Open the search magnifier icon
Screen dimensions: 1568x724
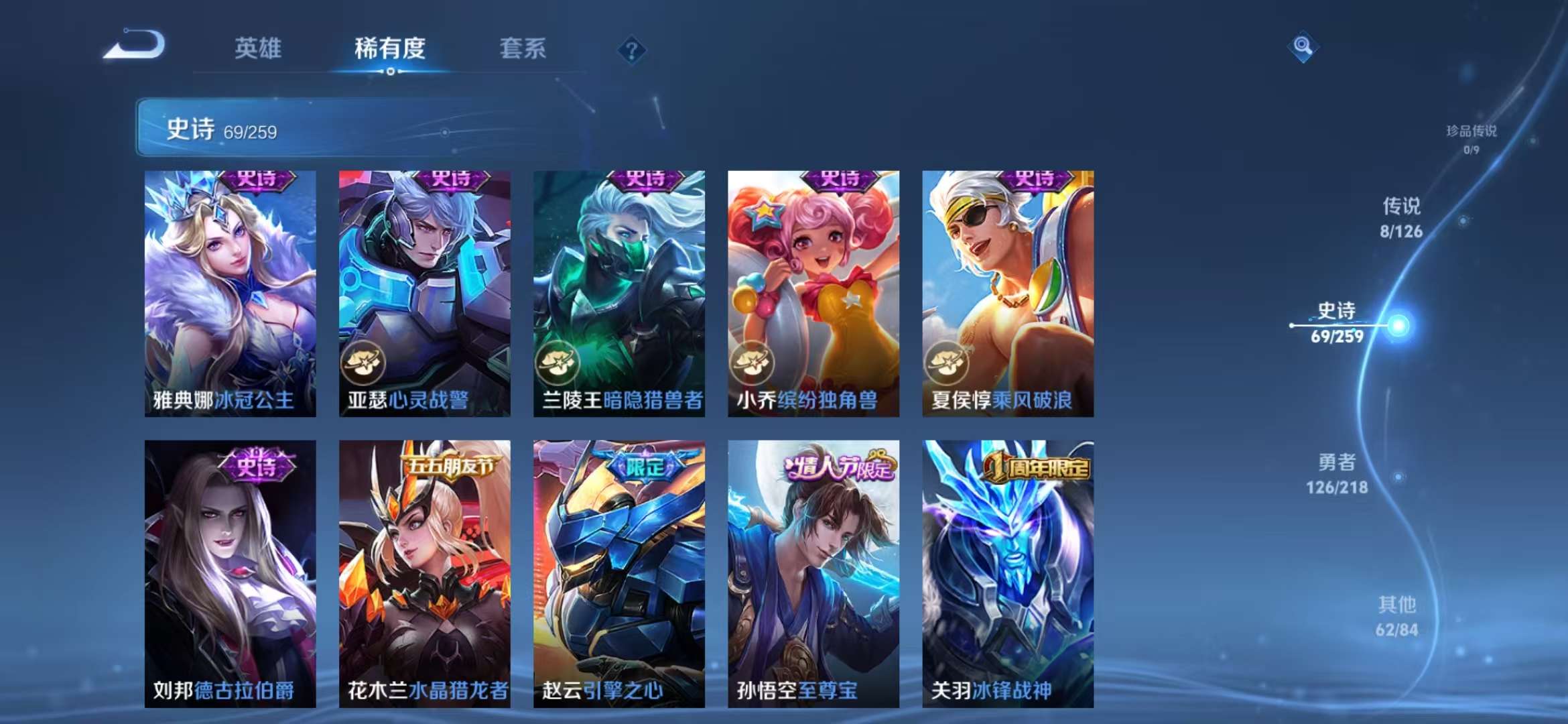(x=1304, y=47)
